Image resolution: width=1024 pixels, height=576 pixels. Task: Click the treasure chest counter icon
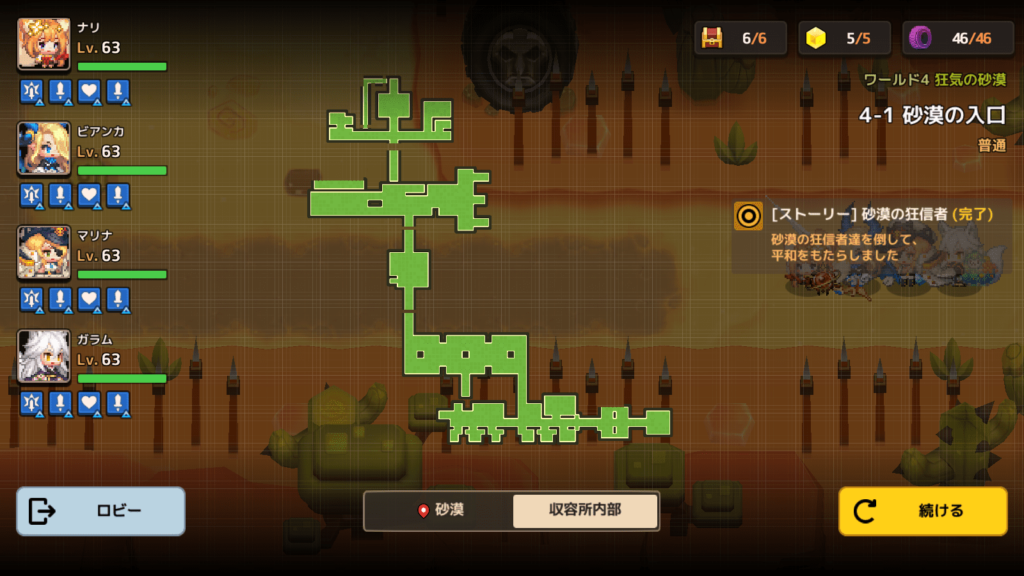click(x=712, y=38)
